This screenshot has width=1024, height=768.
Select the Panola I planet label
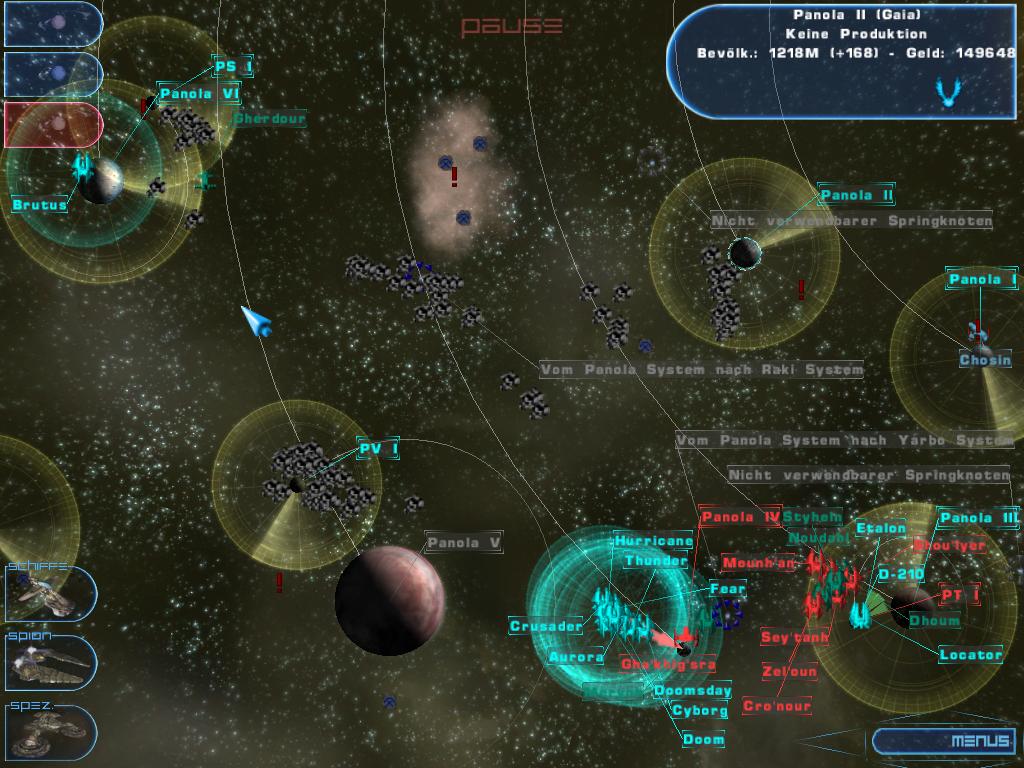[982, 279]
